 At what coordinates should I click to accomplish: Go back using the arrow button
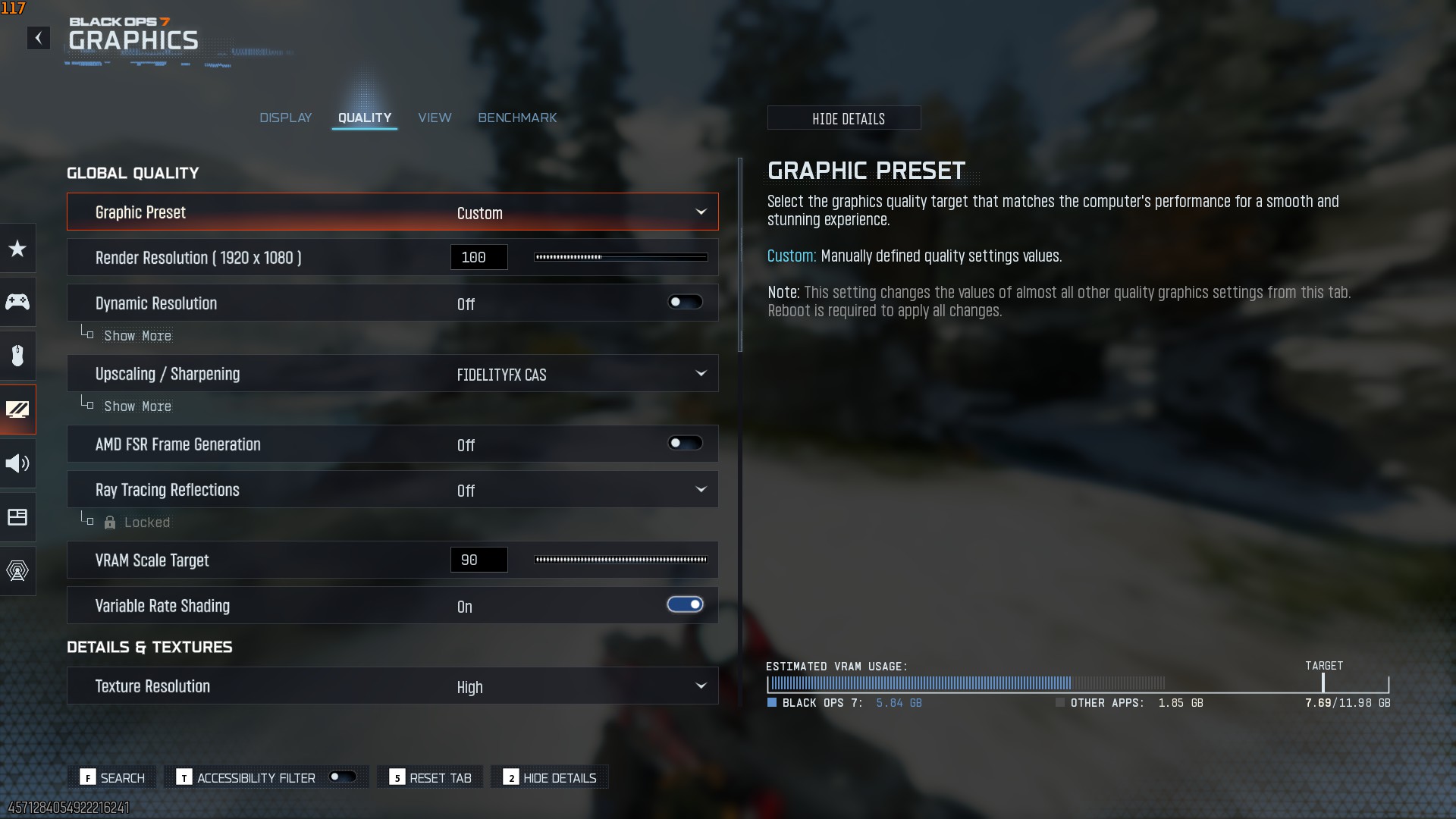[38, 38]
